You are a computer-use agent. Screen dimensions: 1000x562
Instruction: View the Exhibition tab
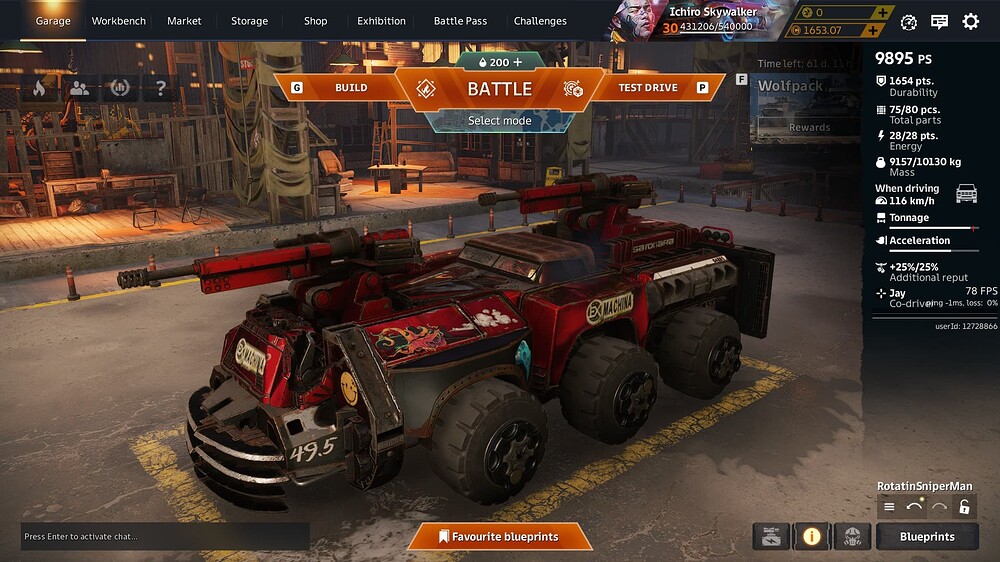click(x=381, y=21)
